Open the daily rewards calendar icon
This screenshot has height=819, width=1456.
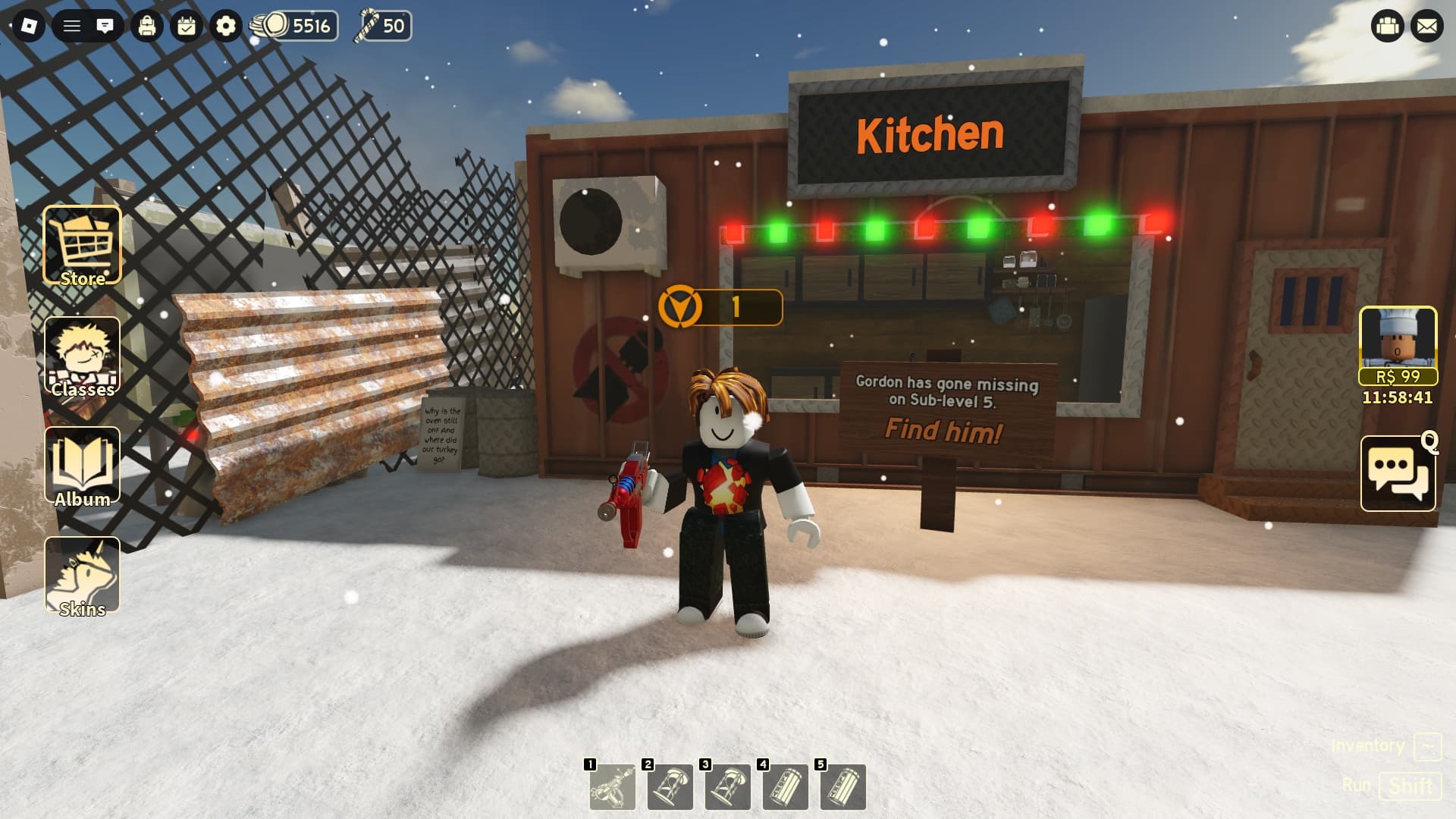coord(187,24)
